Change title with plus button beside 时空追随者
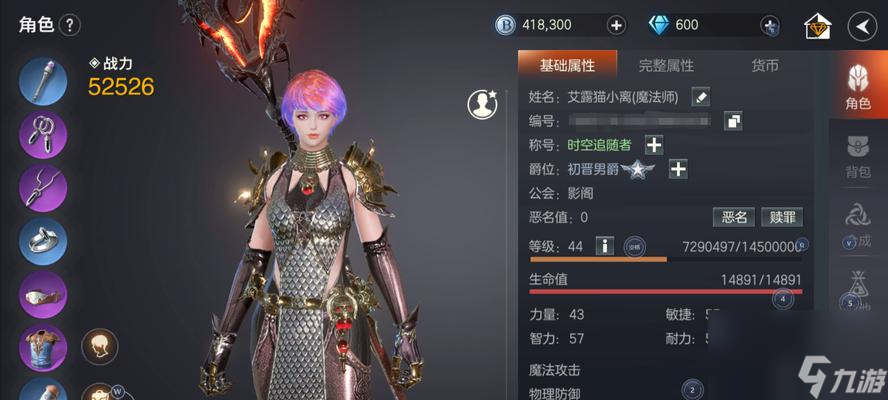 (653, 145)
